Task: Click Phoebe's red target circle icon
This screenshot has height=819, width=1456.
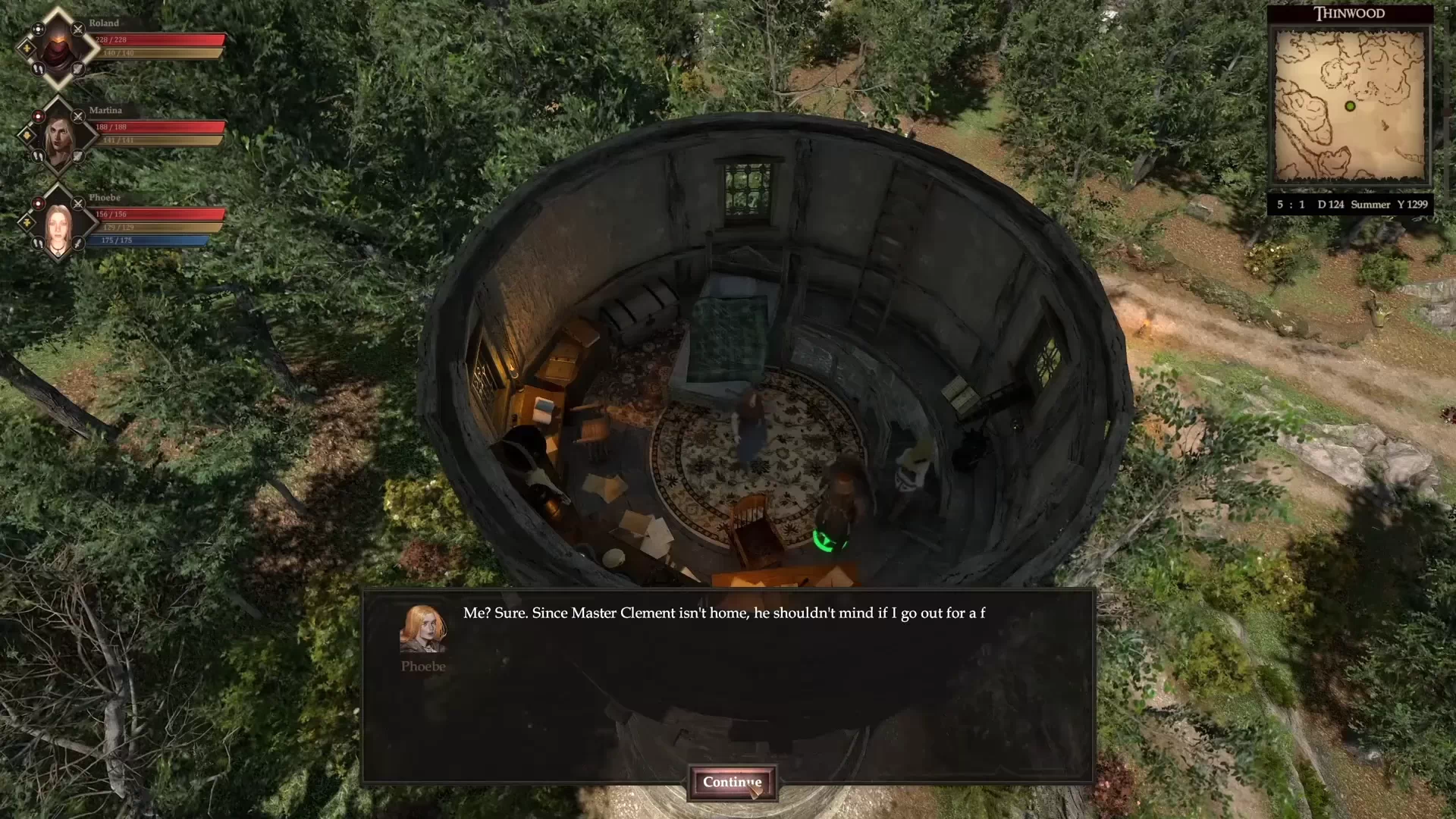Action: point(38,203)
